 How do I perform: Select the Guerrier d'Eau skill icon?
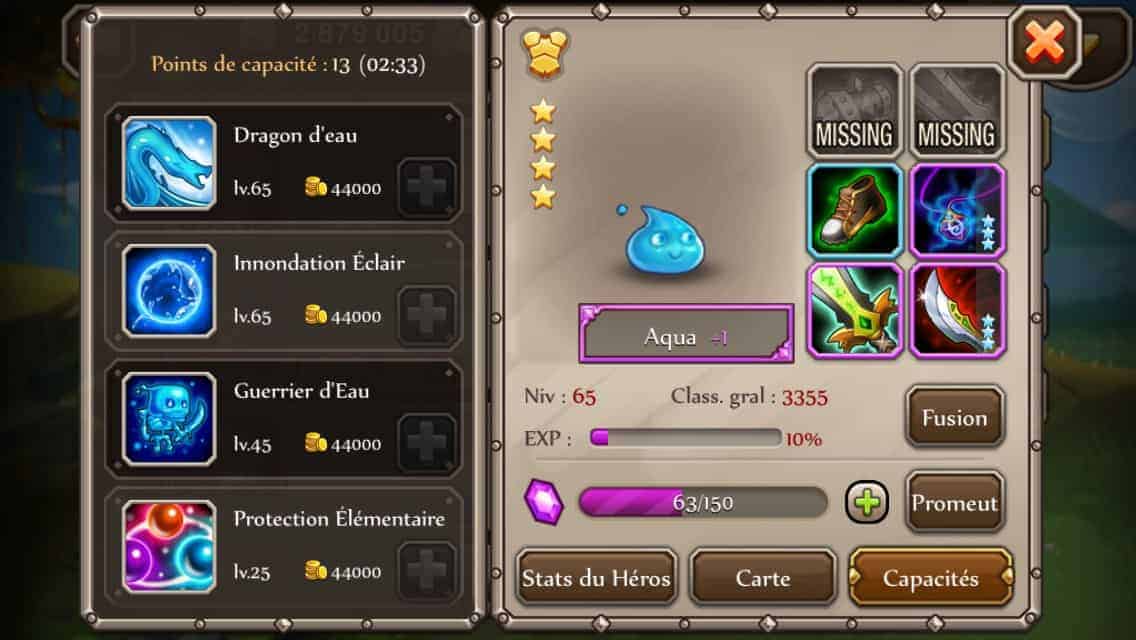(169, 419)
